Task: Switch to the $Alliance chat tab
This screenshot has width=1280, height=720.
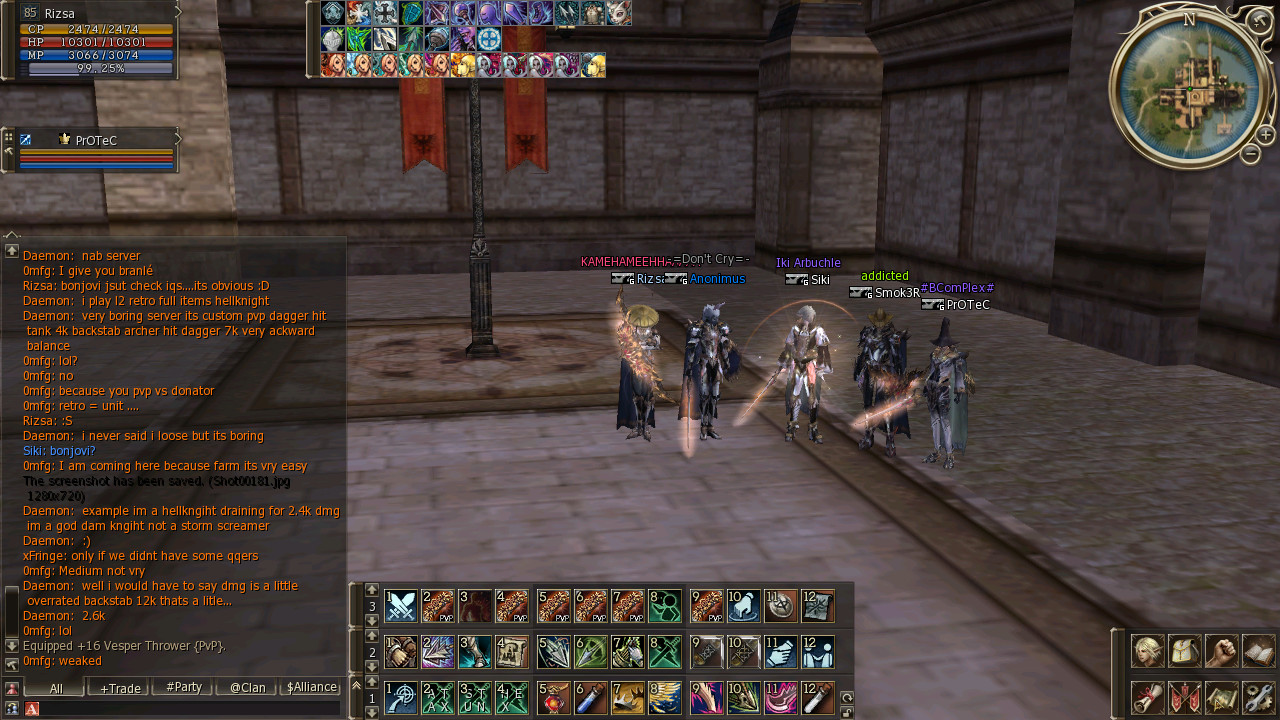Action: tap(311, 688)
